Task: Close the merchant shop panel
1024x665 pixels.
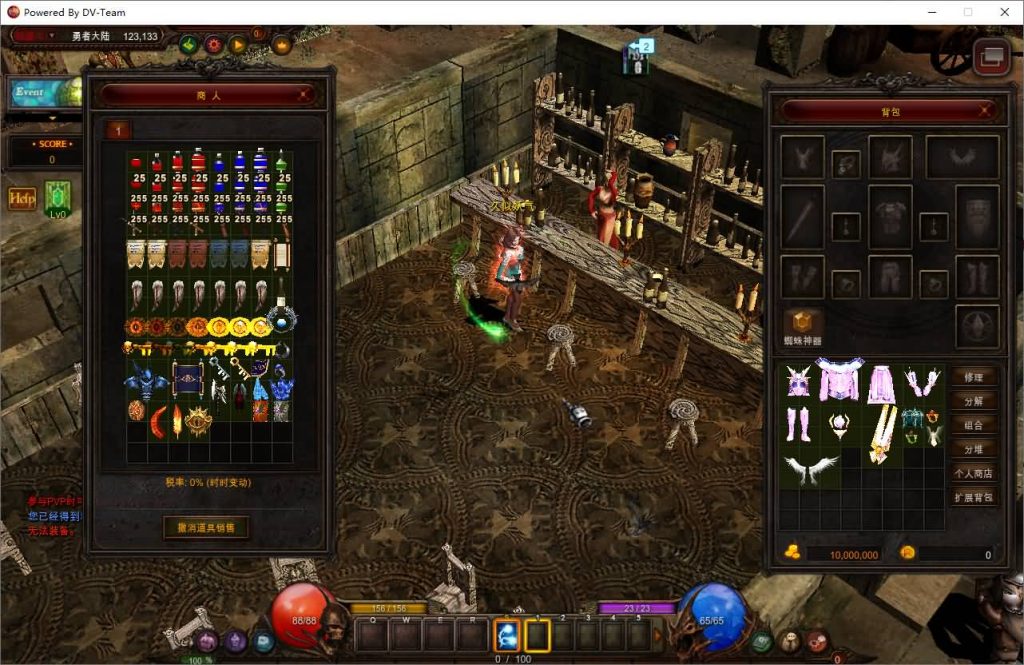Action: point(306,95)
